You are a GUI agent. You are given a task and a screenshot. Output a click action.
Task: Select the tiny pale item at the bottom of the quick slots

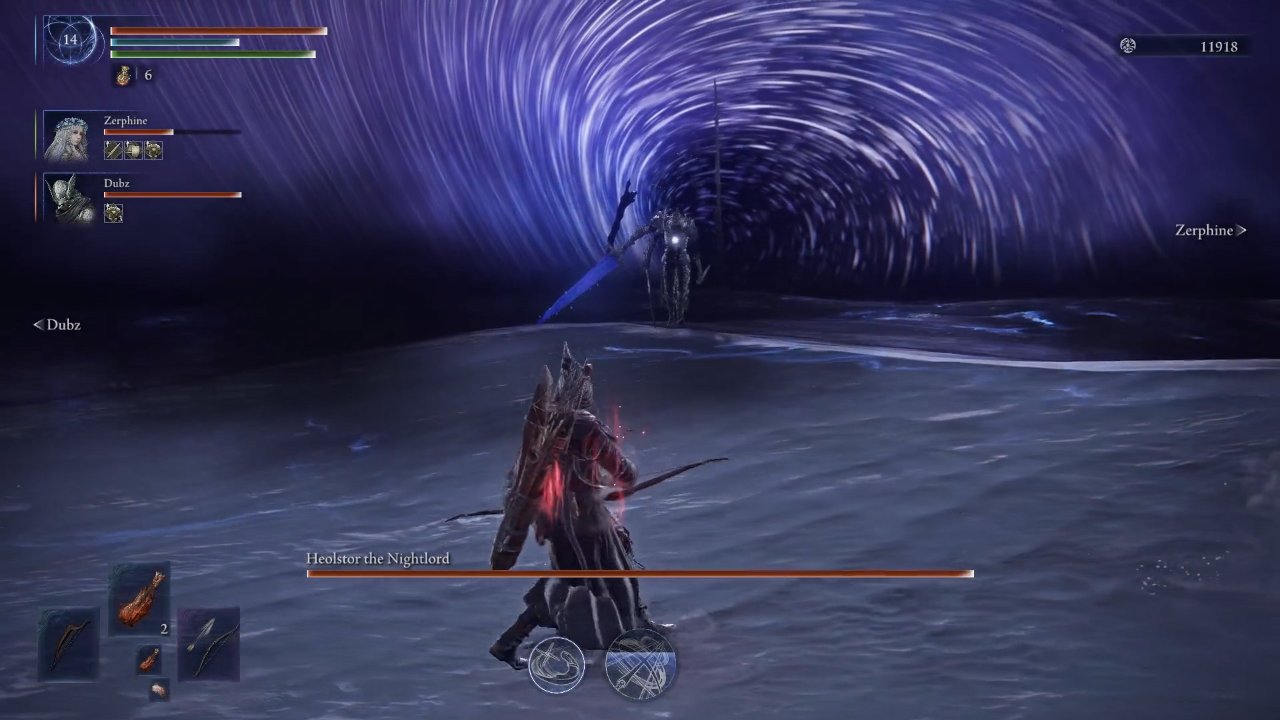(x=158, y=689)
